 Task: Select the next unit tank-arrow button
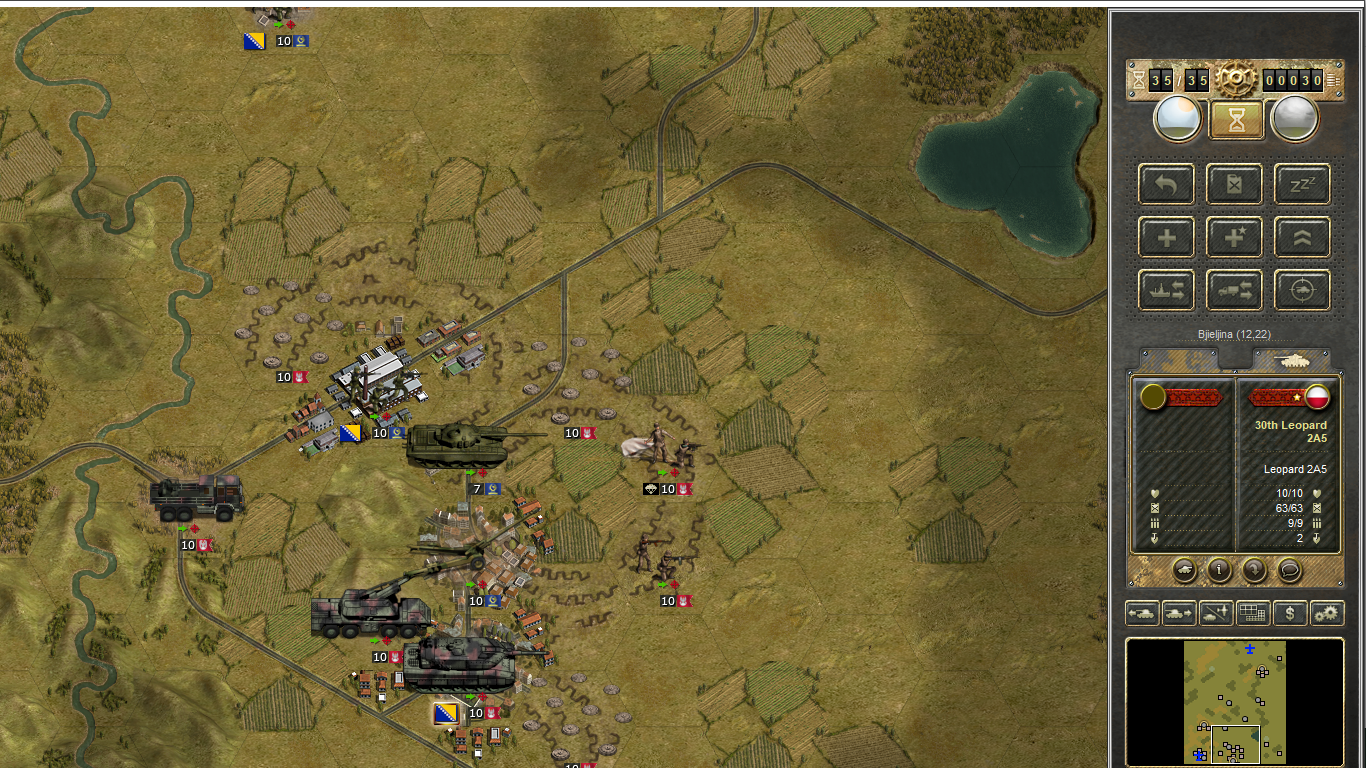[x=1178, y=613]
